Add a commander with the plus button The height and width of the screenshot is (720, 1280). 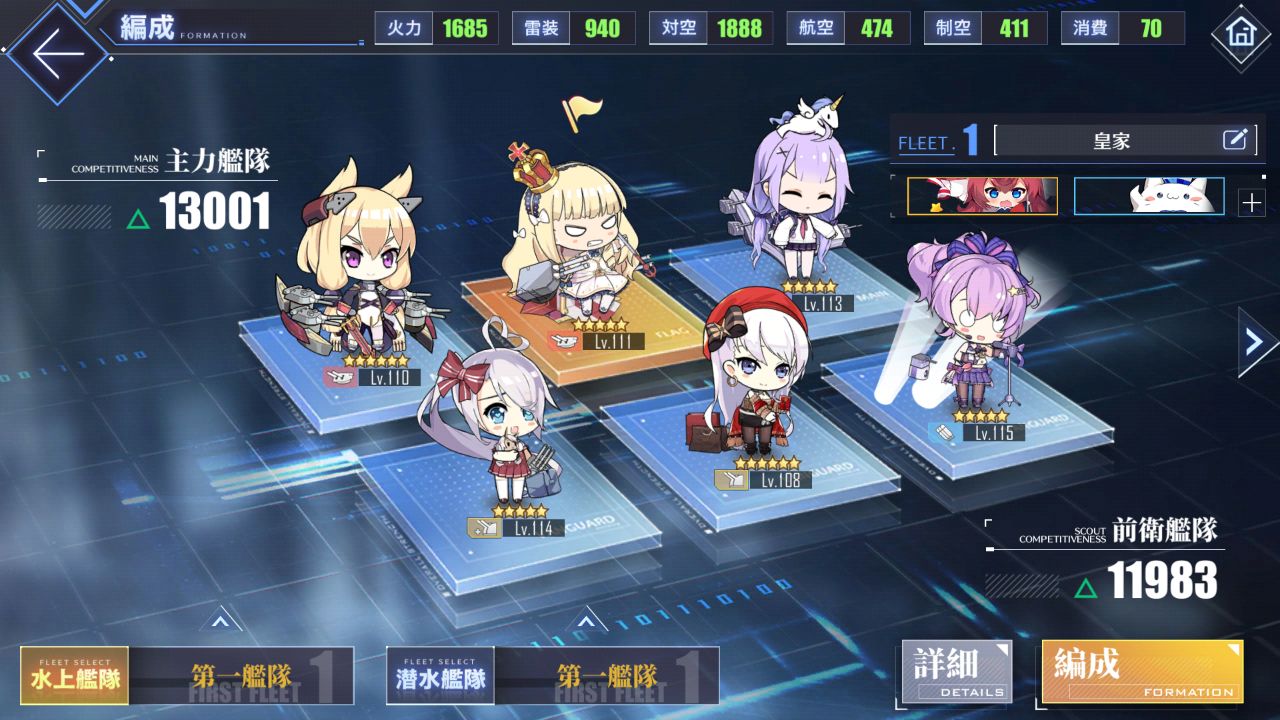[x=1251, y=203]
